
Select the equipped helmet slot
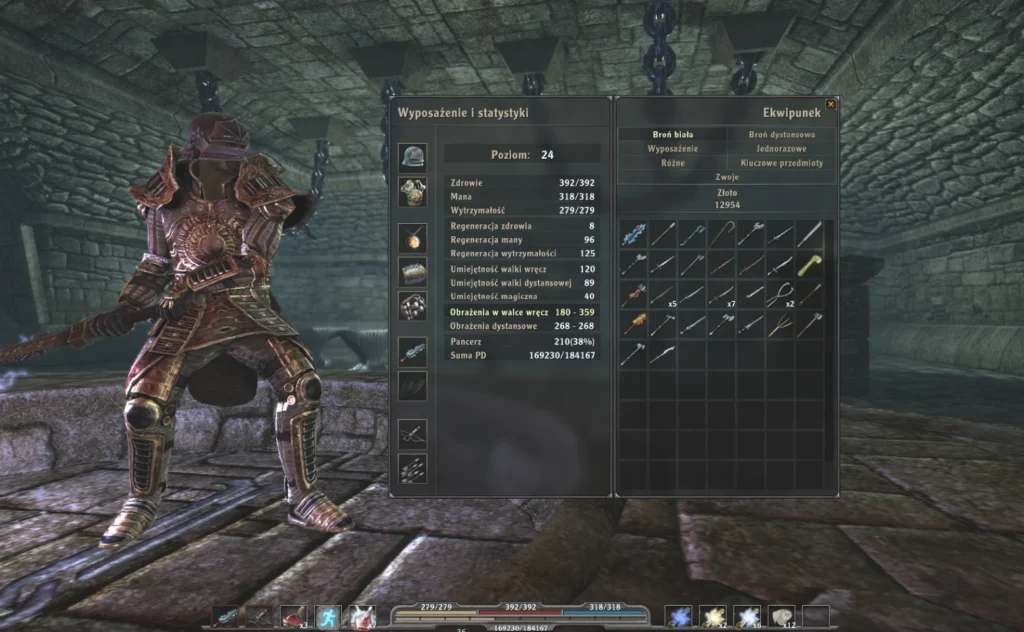point(412,155)
